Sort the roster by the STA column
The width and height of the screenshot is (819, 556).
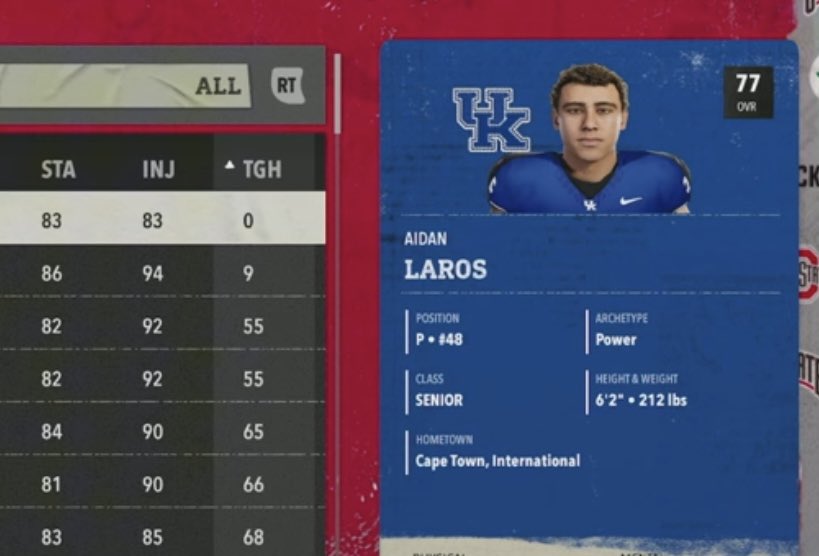coord(58,169)
